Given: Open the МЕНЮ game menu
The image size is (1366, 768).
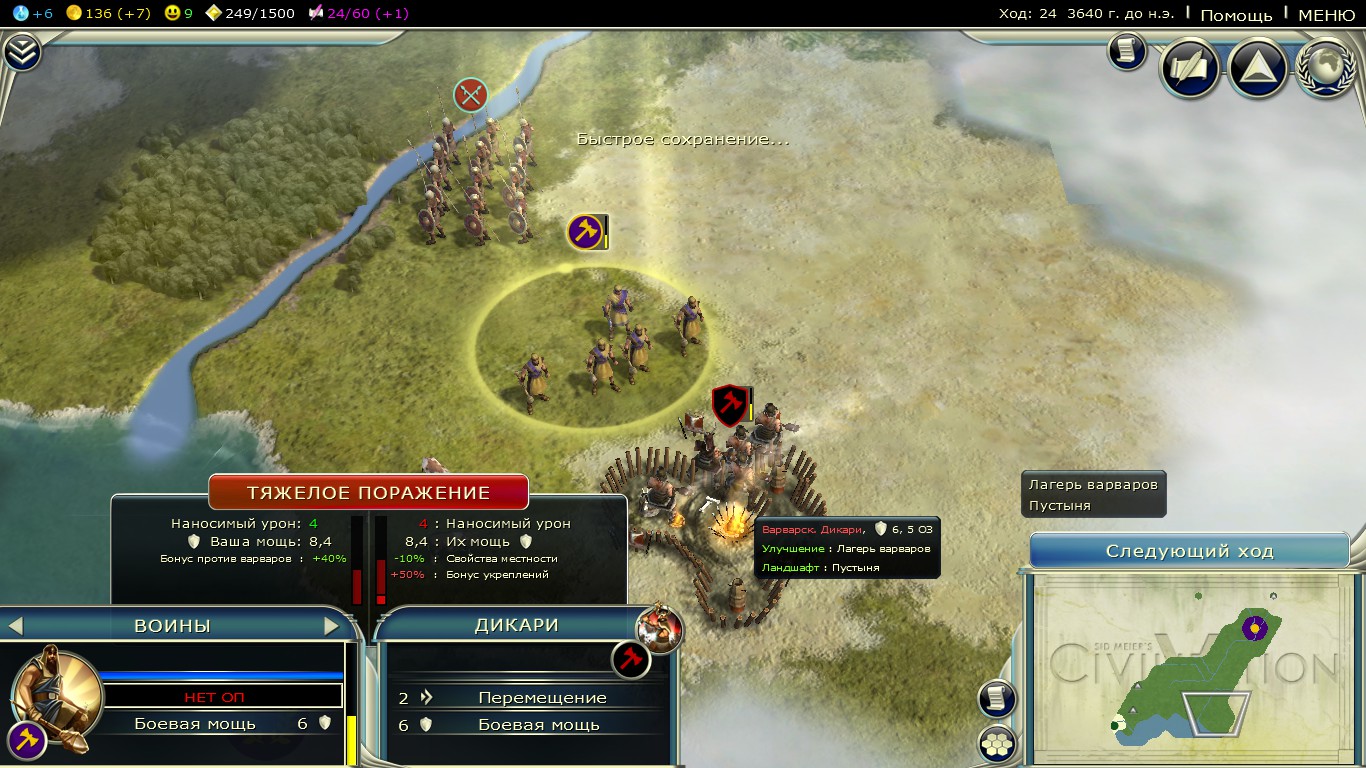Looking at the screenshot, I should pos(1326,14).
